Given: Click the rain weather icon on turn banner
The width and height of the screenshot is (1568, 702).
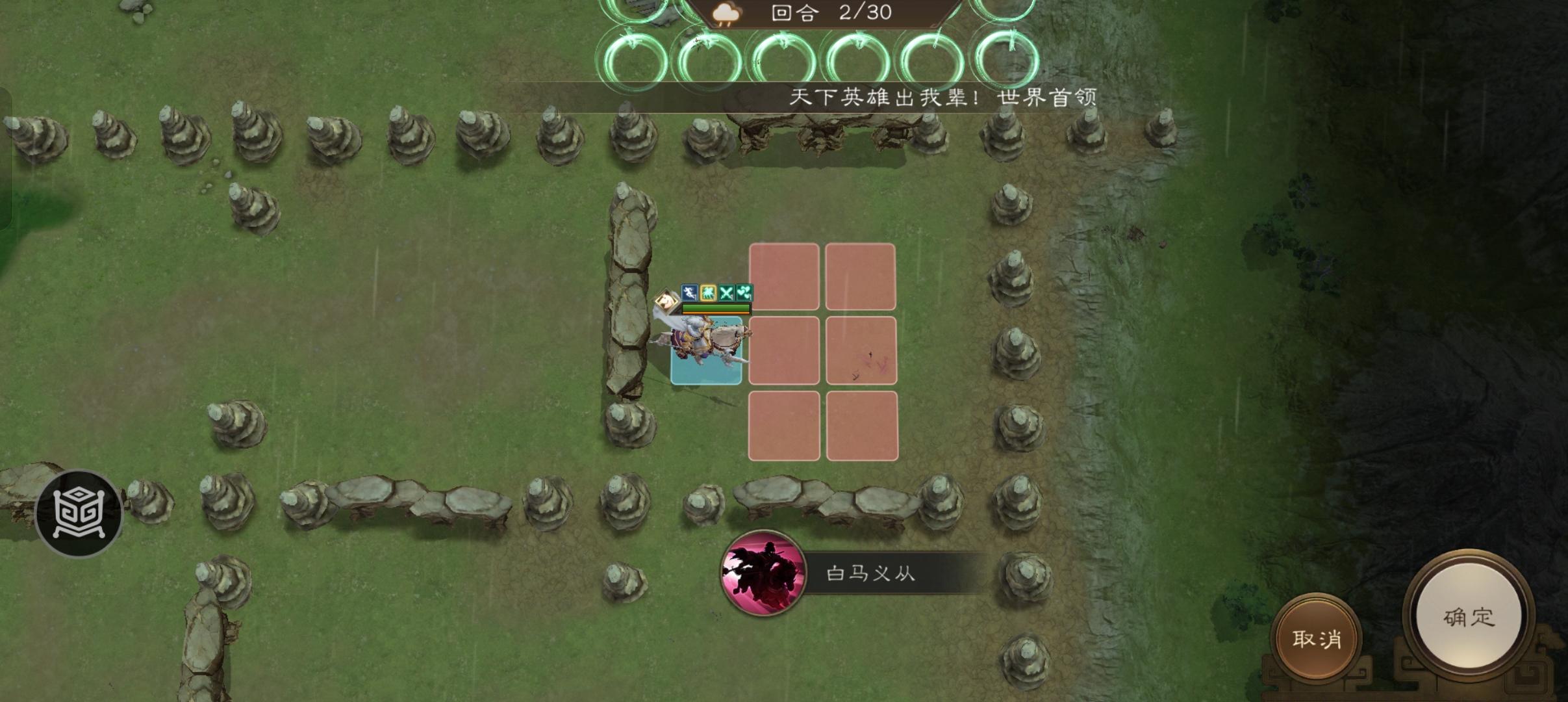Looking at the screenshot, I should (726, 13).
